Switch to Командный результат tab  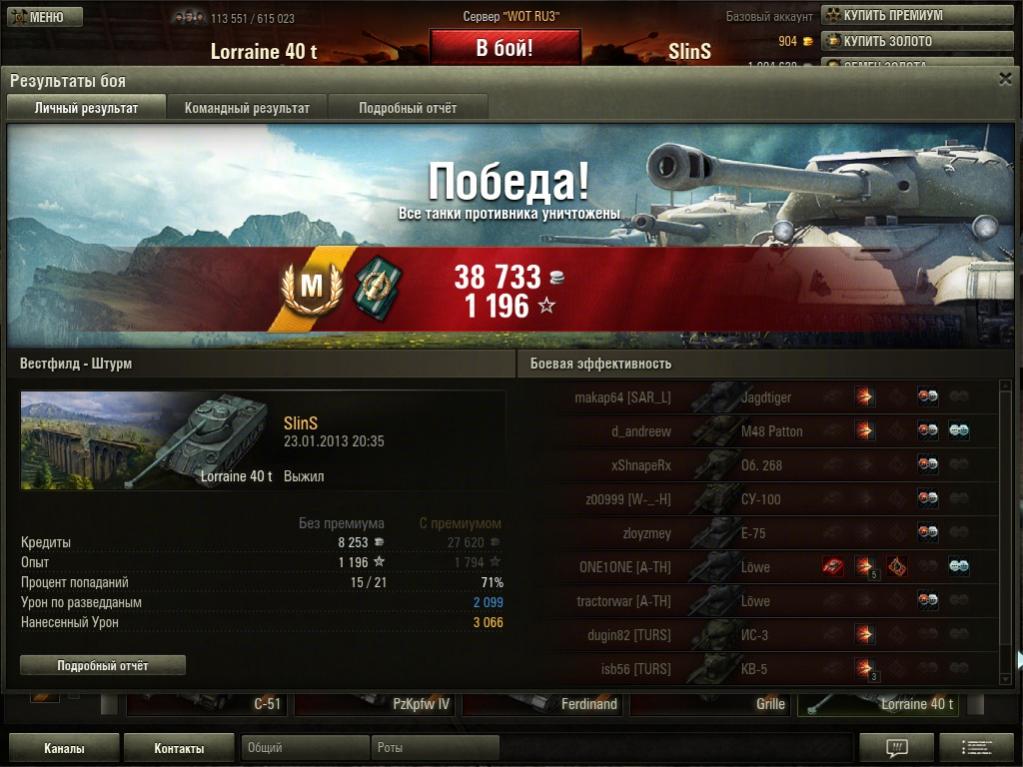247,108
